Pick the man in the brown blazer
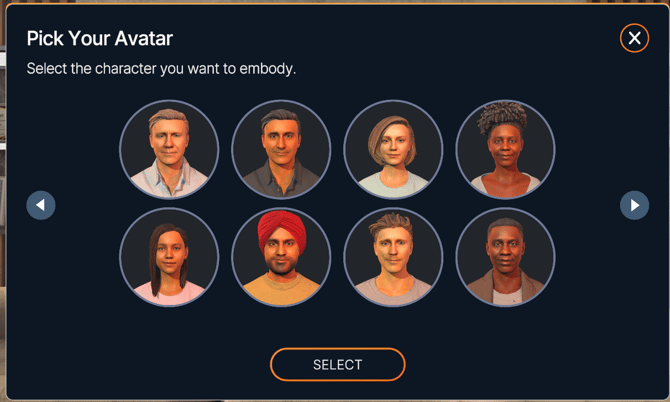The height and width of the screenshot is (402, 670). coord(505,258)
